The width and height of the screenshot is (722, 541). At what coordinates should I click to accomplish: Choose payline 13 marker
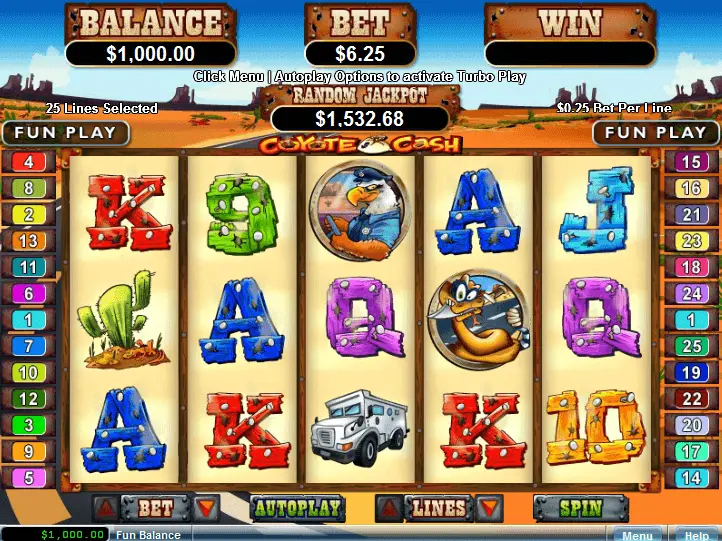pos(28,241)
